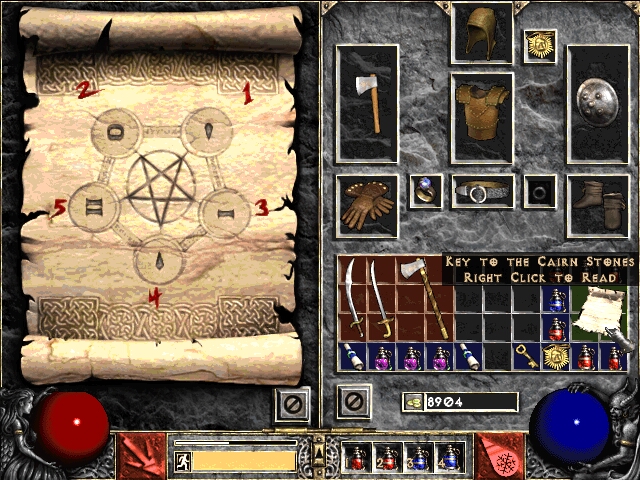Select the gold key in the backpack
The height and width of the screenshot is (480, 640).
pyautogui.click(x=527, y=356)
